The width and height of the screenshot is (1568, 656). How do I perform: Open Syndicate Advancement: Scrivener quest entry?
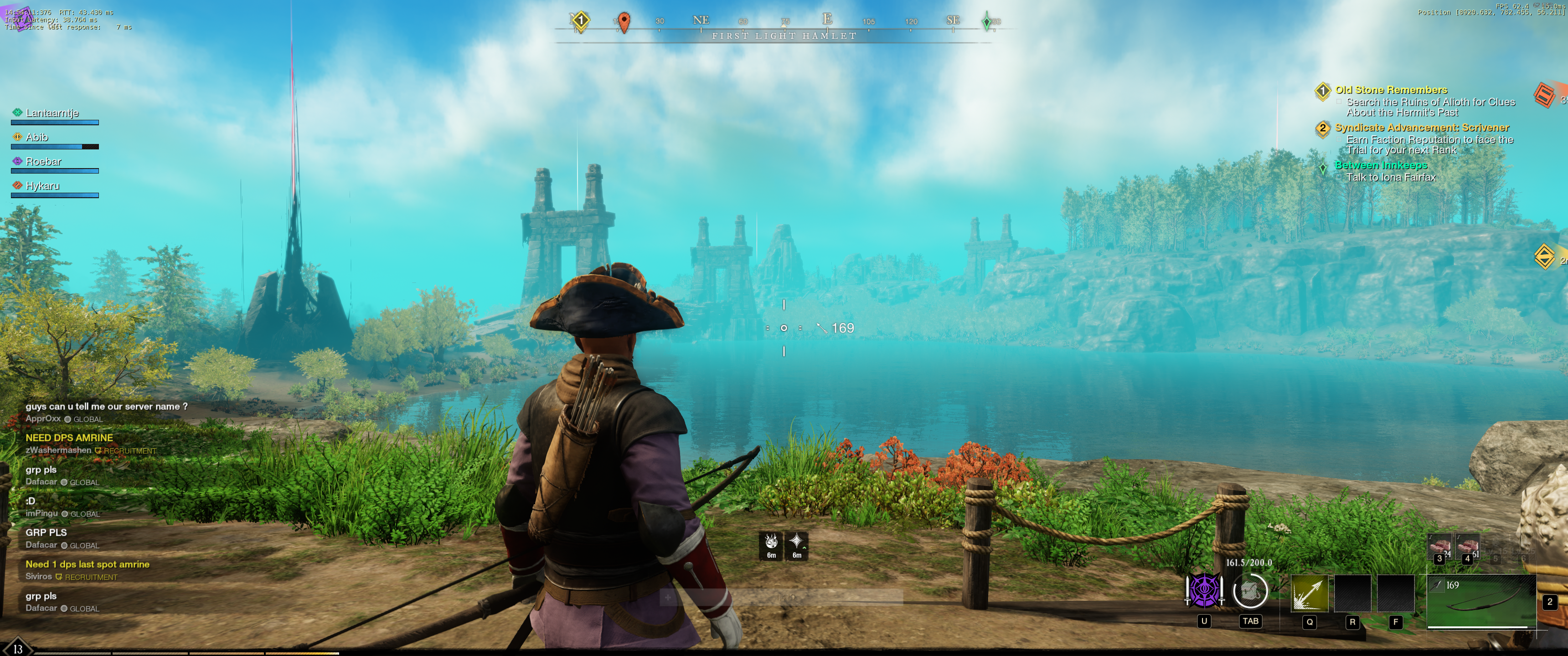click(x=1422, y=128)
